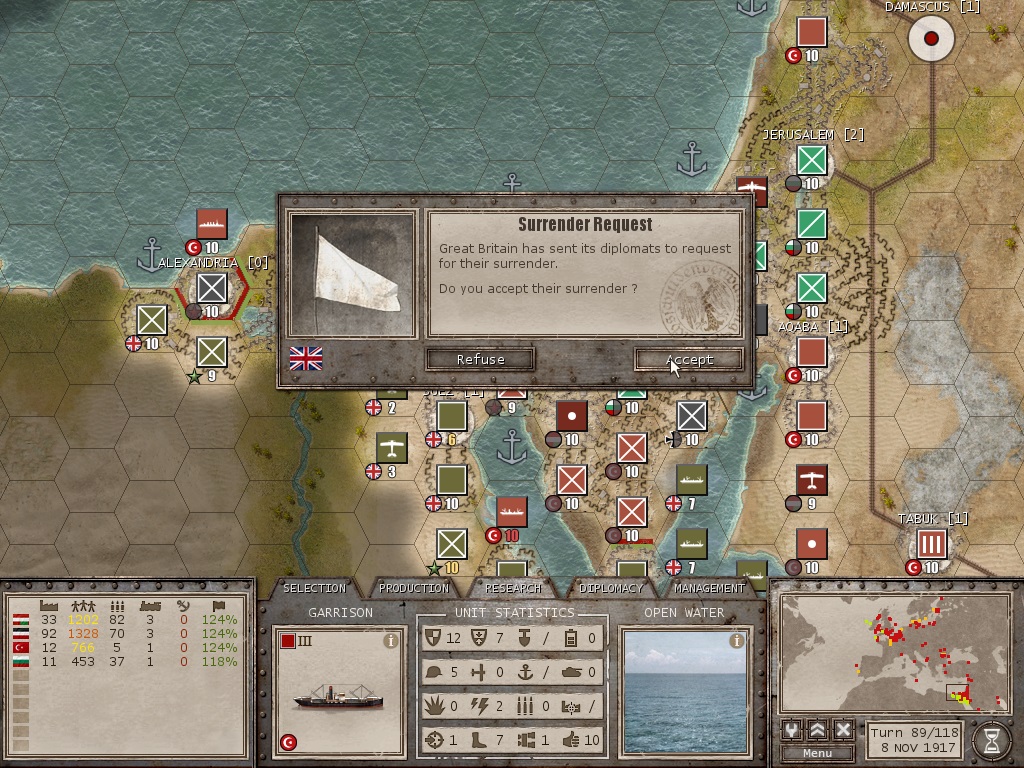Switch to the Selection tab

point(314,588)
